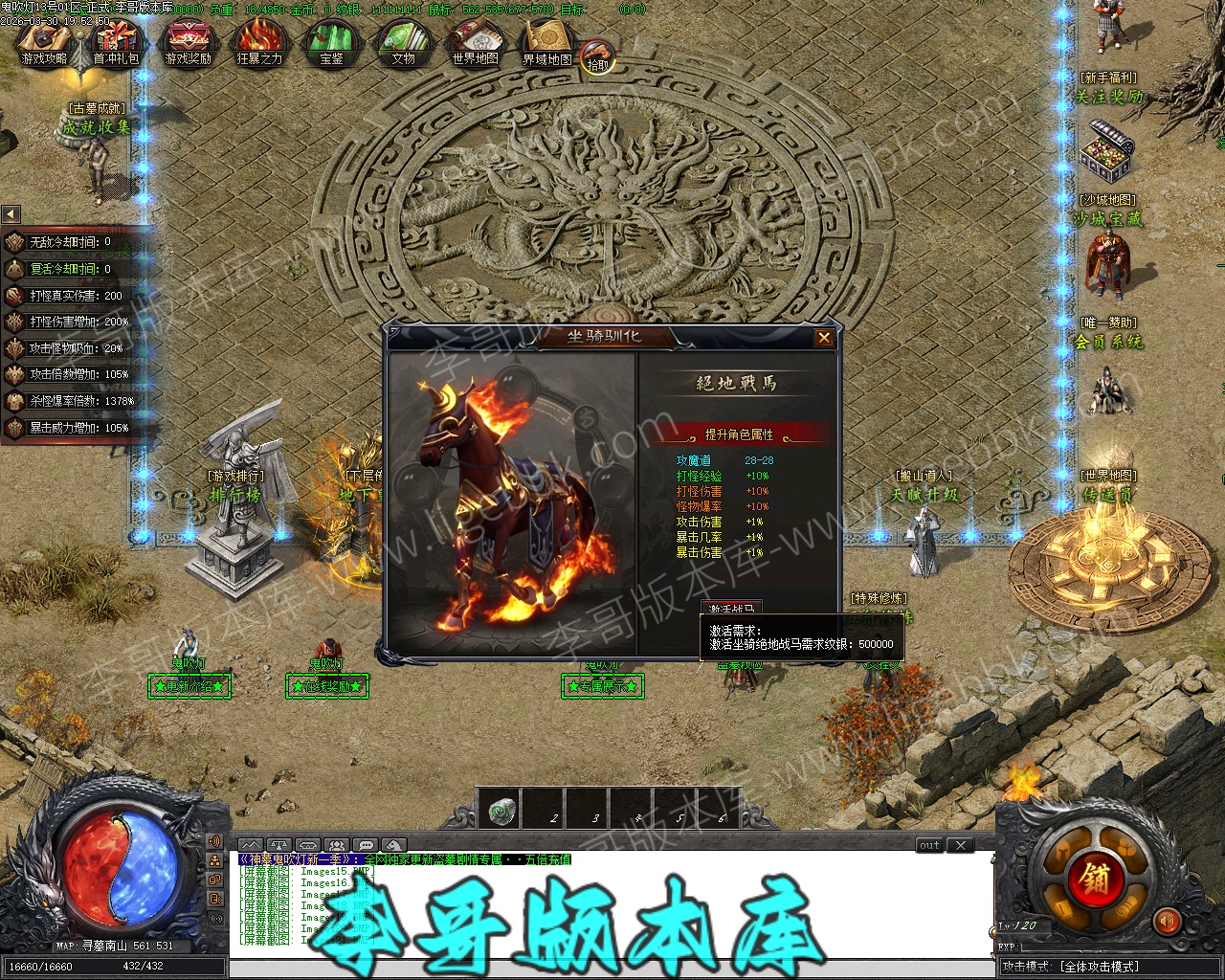1225x980 pixels.
Task: Open the 游戏攻略 game guide
Action: tap(43, 44)
